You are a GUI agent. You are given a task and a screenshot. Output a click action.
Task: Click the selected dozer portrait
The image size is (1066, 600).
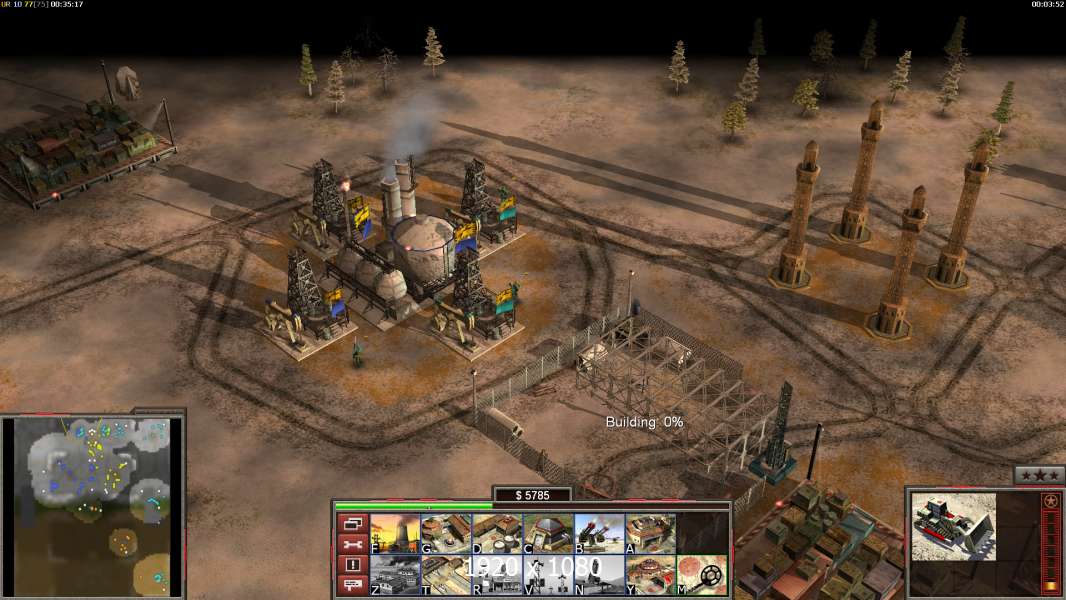click(953, 526)
